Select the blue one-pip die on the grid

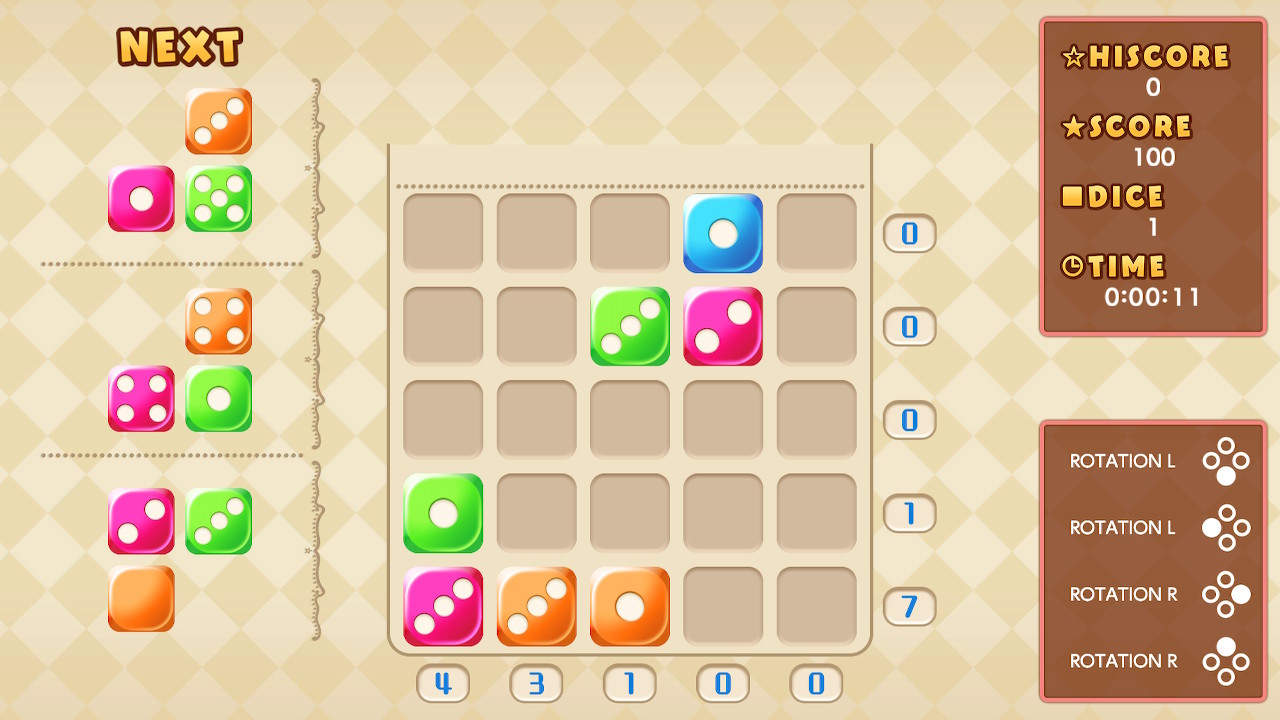coord(722,233)
